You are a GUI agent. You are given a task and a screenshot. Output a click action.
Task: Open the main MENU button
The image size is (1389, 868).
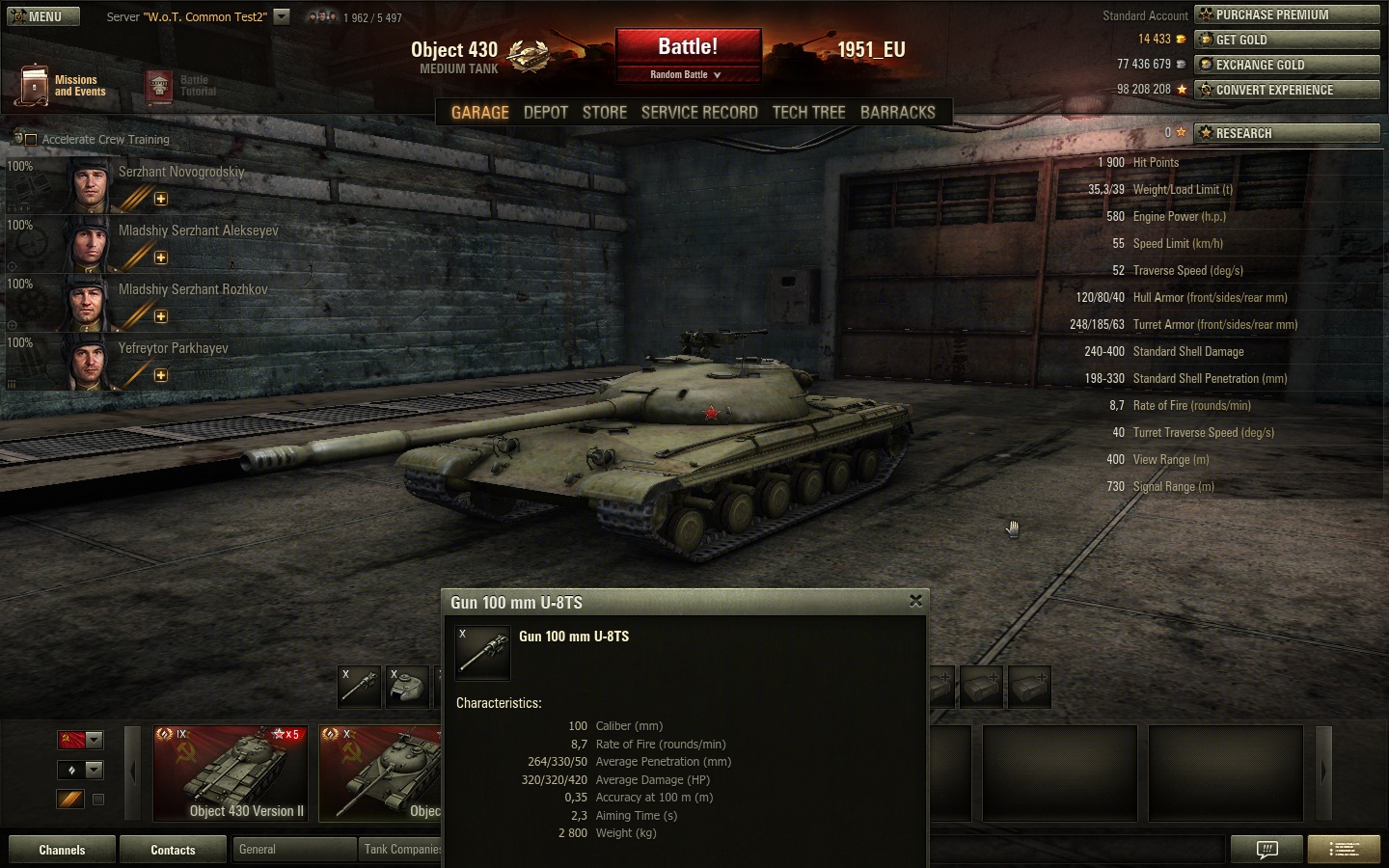(x=43, y=16)
